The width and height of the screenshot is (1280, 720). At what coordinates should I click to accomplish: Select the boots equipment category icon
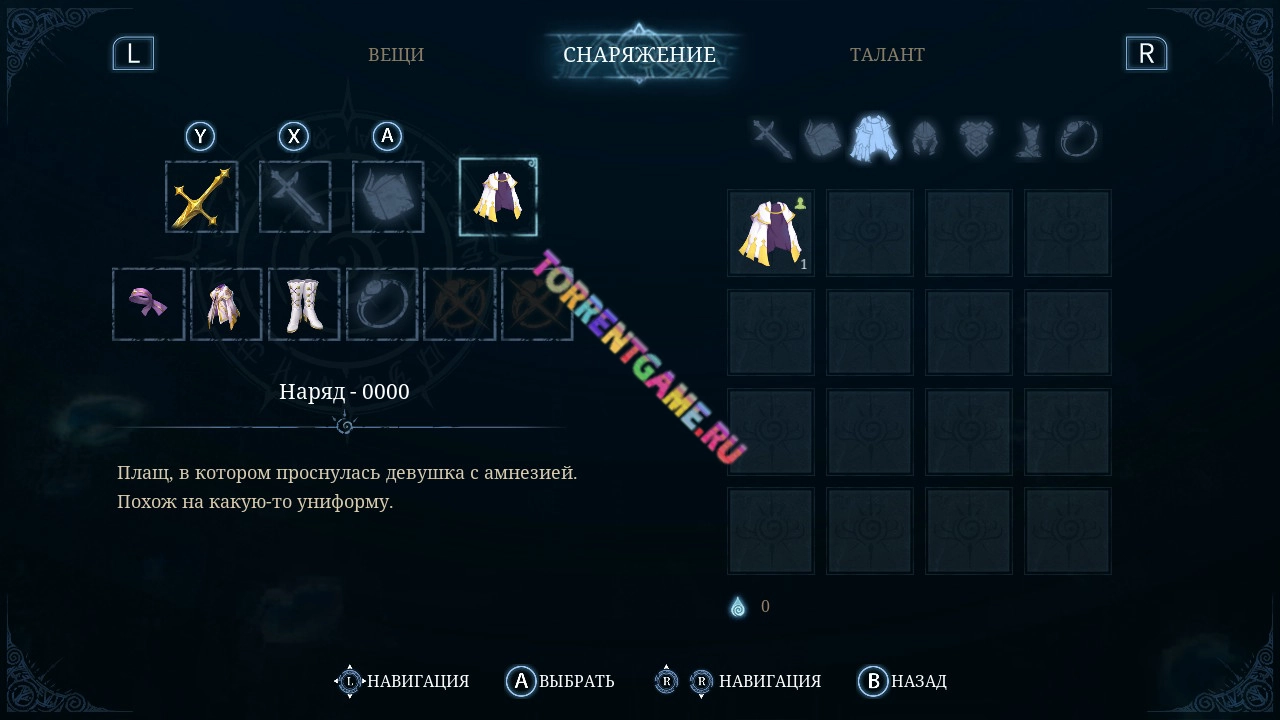[x=1028, y=139]
